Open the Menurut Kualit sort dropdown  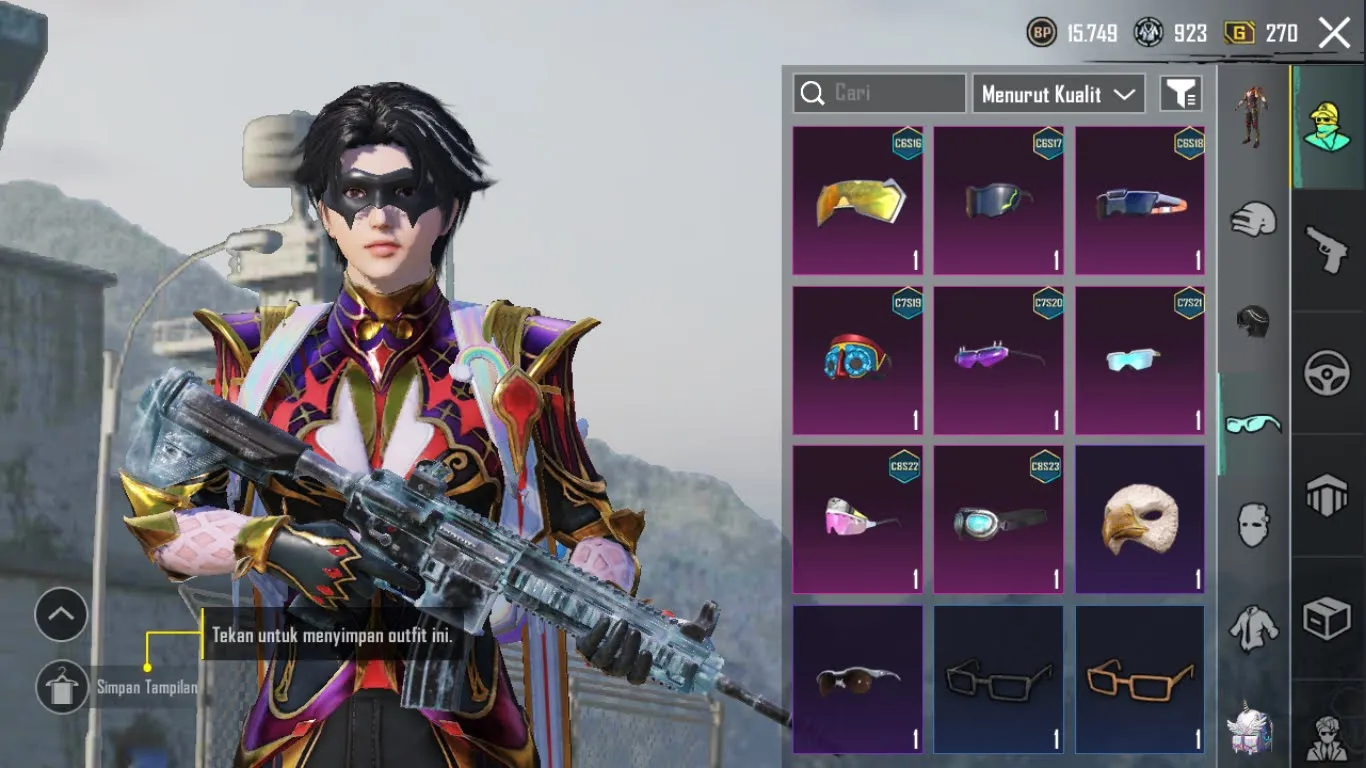1057,93
